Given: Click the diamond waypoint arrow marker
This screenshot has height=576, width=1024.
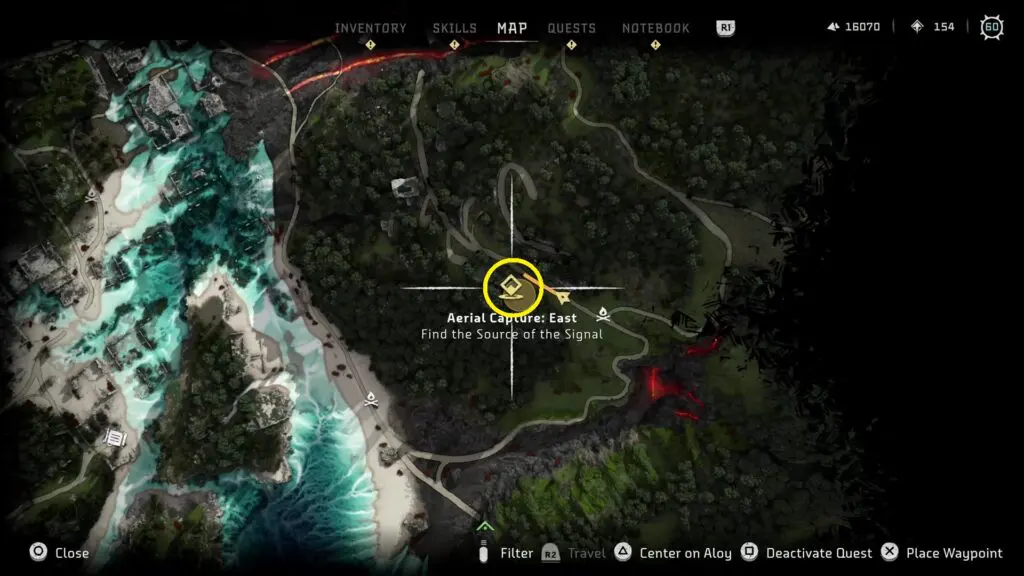Looking at the screenshot, I should 565,297.
